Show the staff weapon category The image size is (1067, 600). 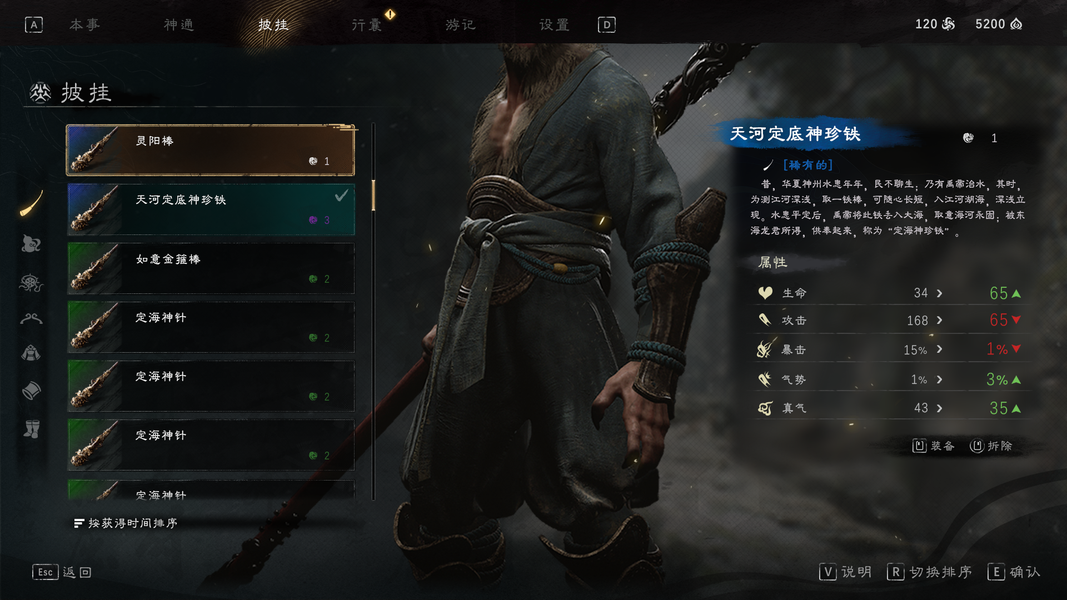point(32,204)
